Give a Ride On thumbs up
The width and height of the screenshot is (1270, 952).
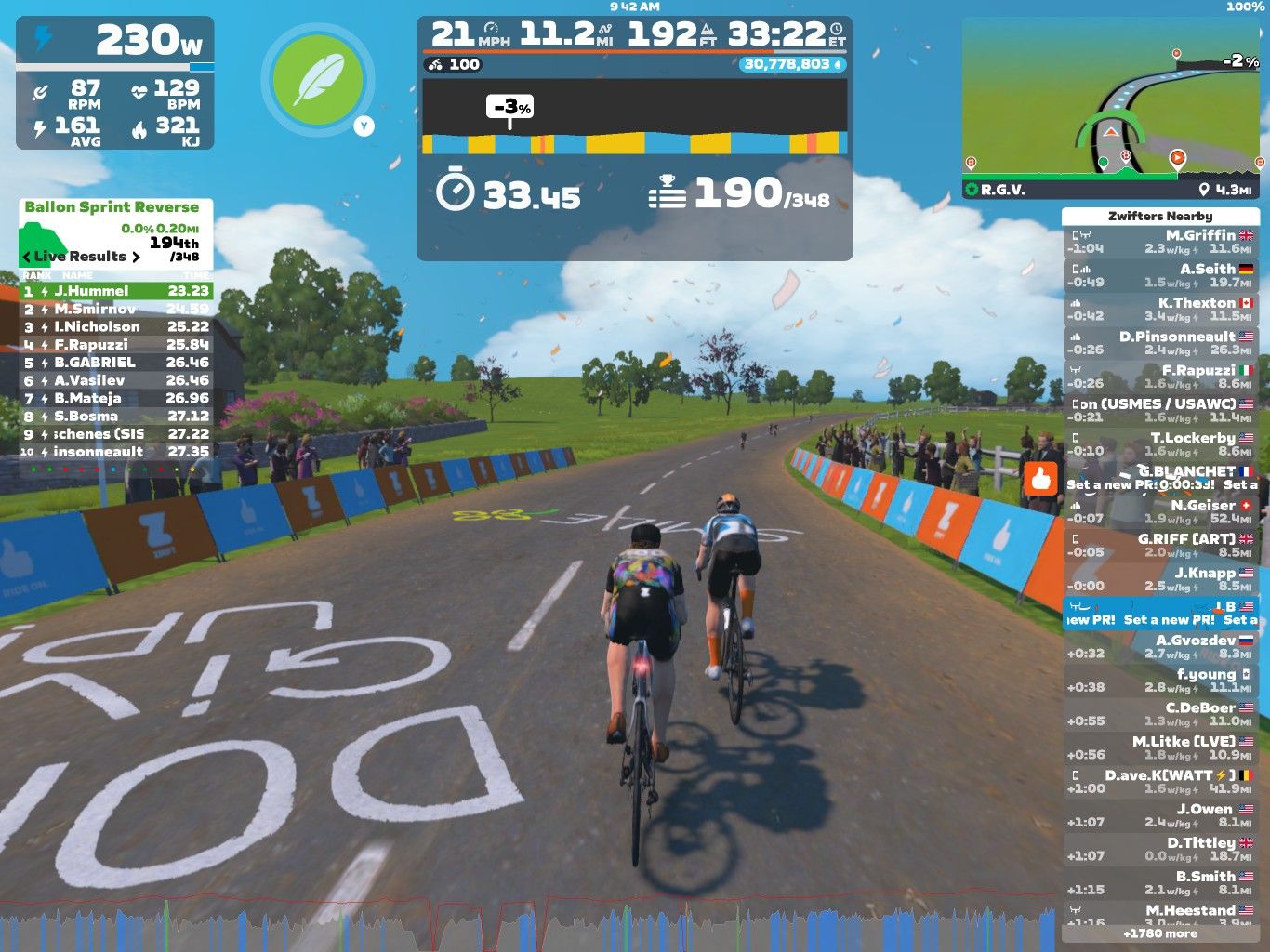pyautogui.click(x=1040, y=479)
